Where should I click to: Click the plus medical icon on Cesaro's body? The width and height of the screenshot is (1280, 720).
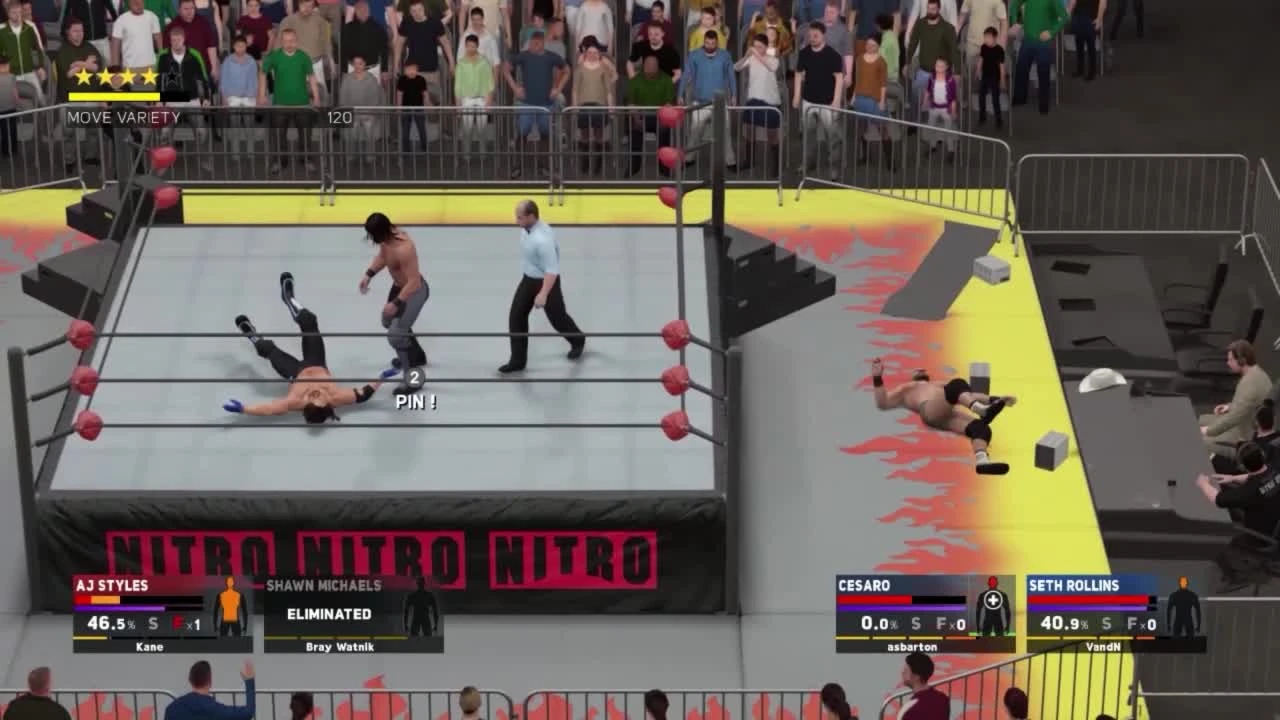[993, 600]
